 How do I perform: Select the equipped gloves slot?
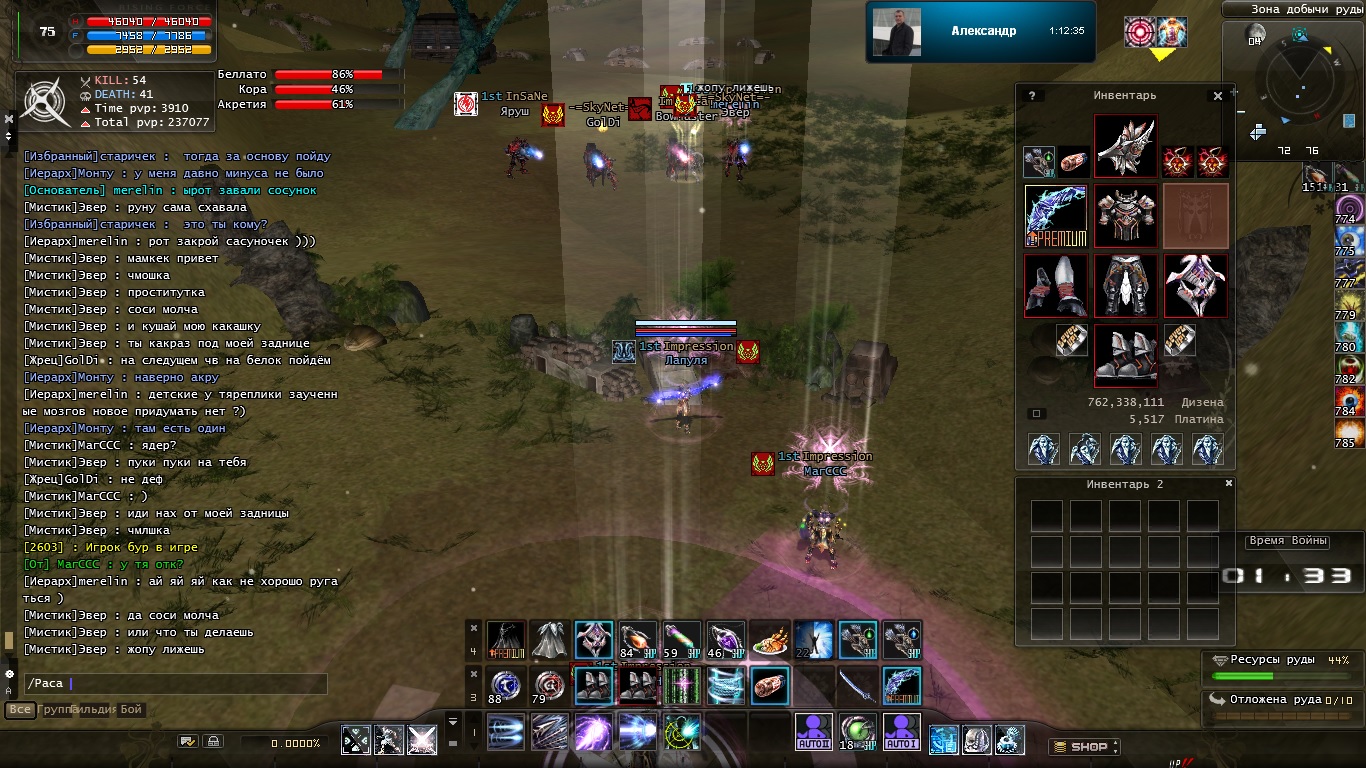coord(1056,285)
